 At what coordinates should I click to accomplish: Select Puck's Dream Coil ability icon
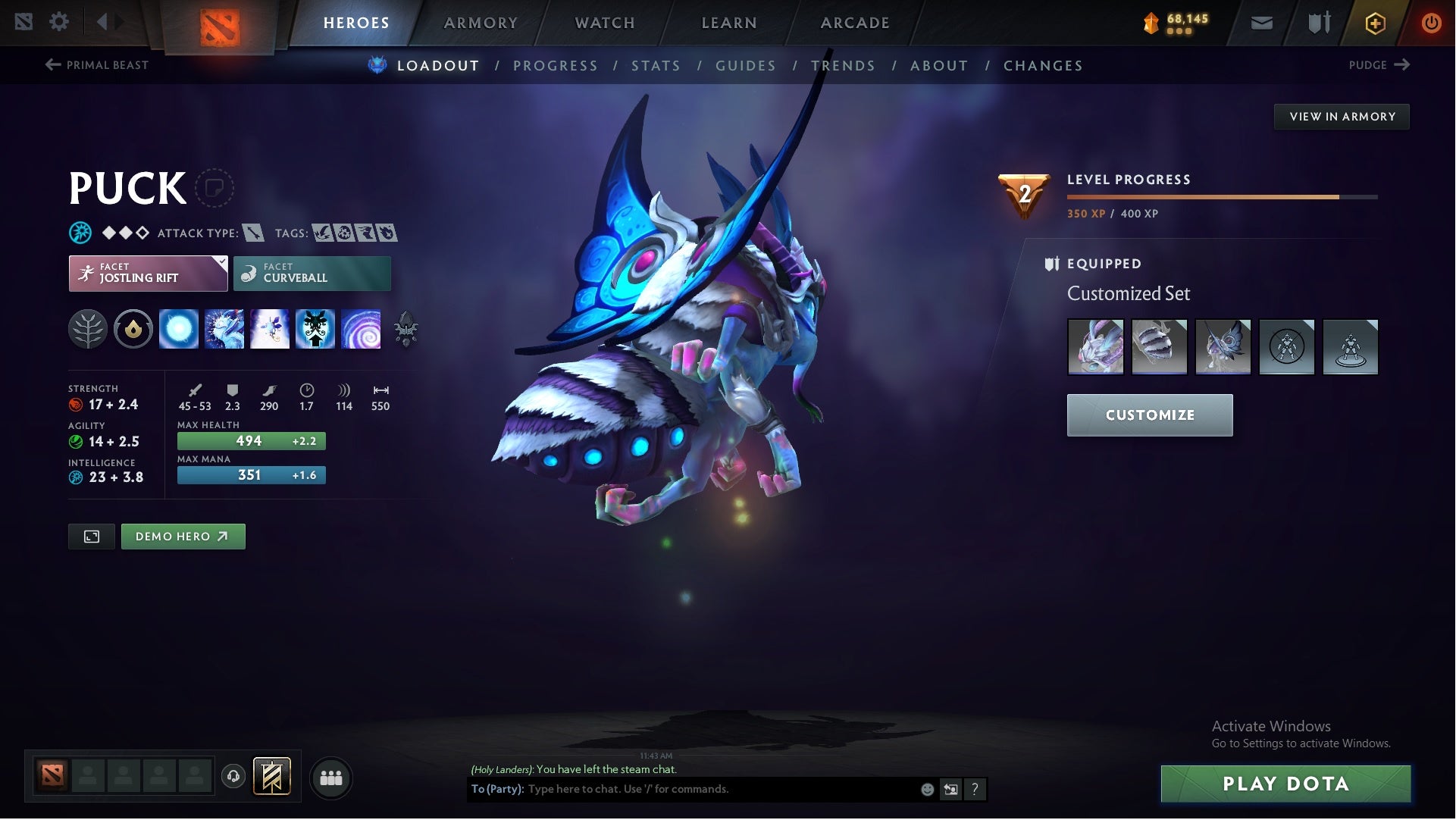click(362, 329)
